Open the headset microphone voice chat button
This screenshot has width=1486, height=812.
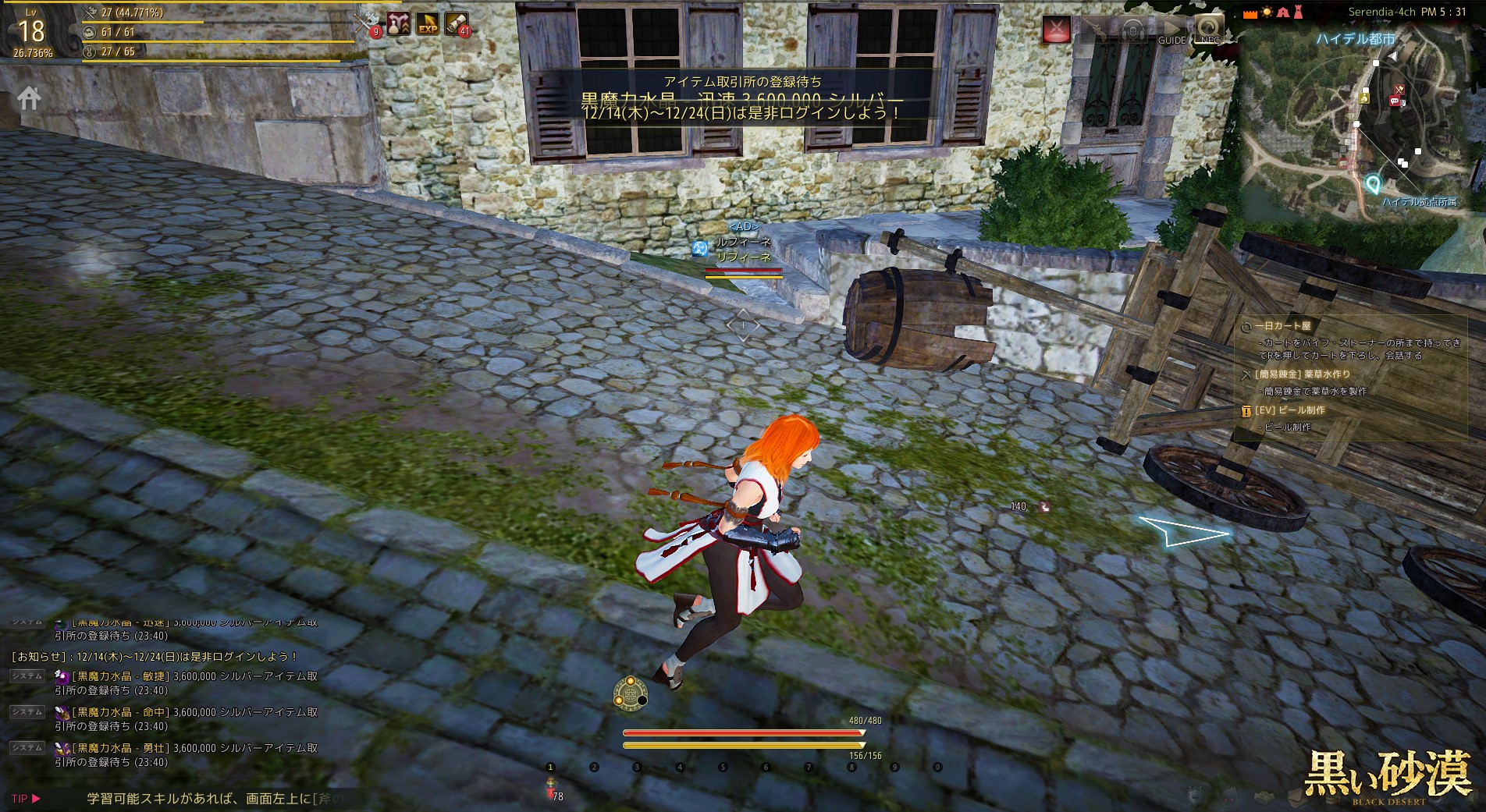tap(1132, 30)
